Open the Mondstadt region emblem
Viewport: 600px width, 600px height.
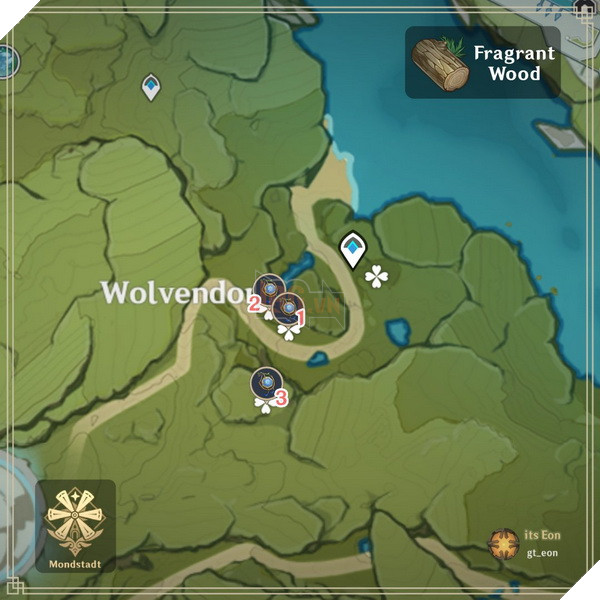tap(75, 519)
